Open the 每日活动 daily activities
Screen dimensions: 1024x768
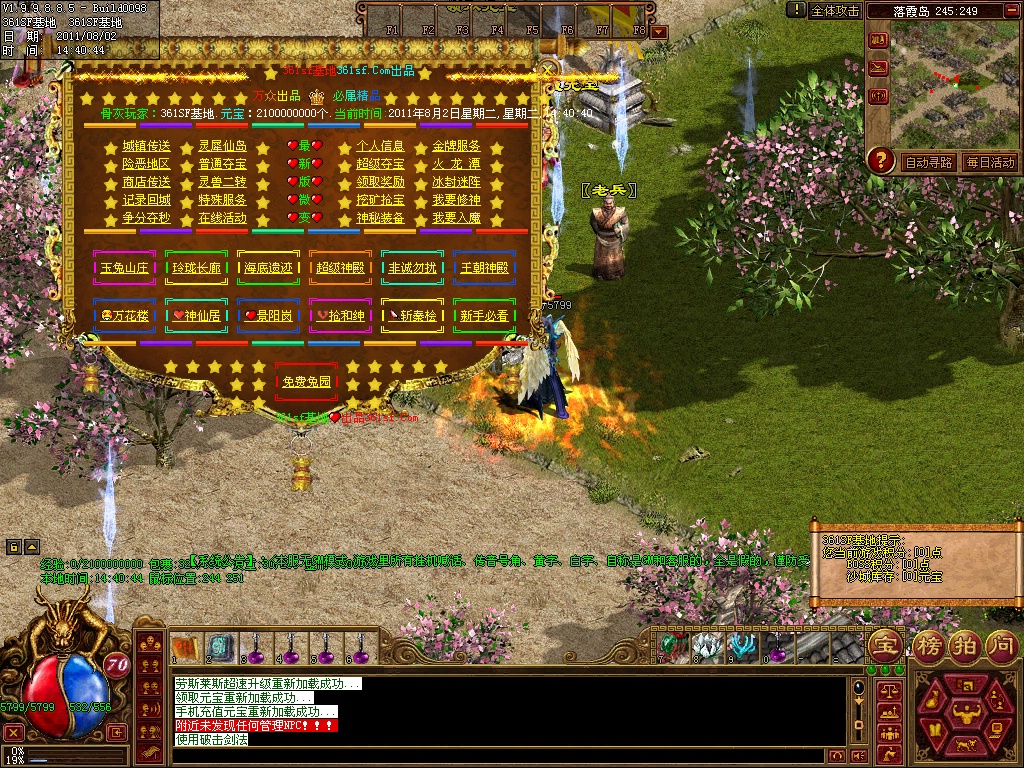(989, 162)
